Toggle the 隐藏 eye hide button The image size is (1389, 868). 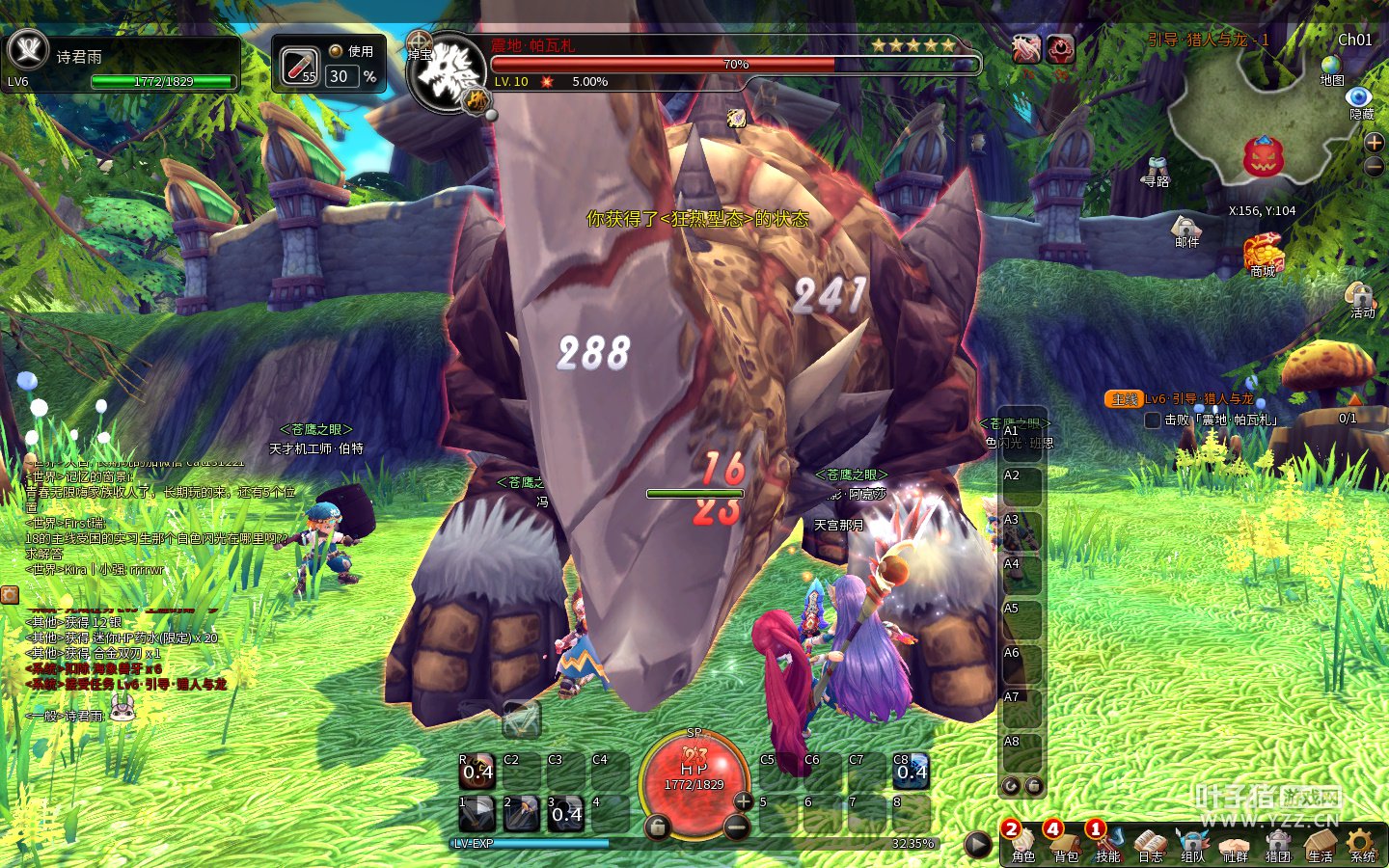1359,97
